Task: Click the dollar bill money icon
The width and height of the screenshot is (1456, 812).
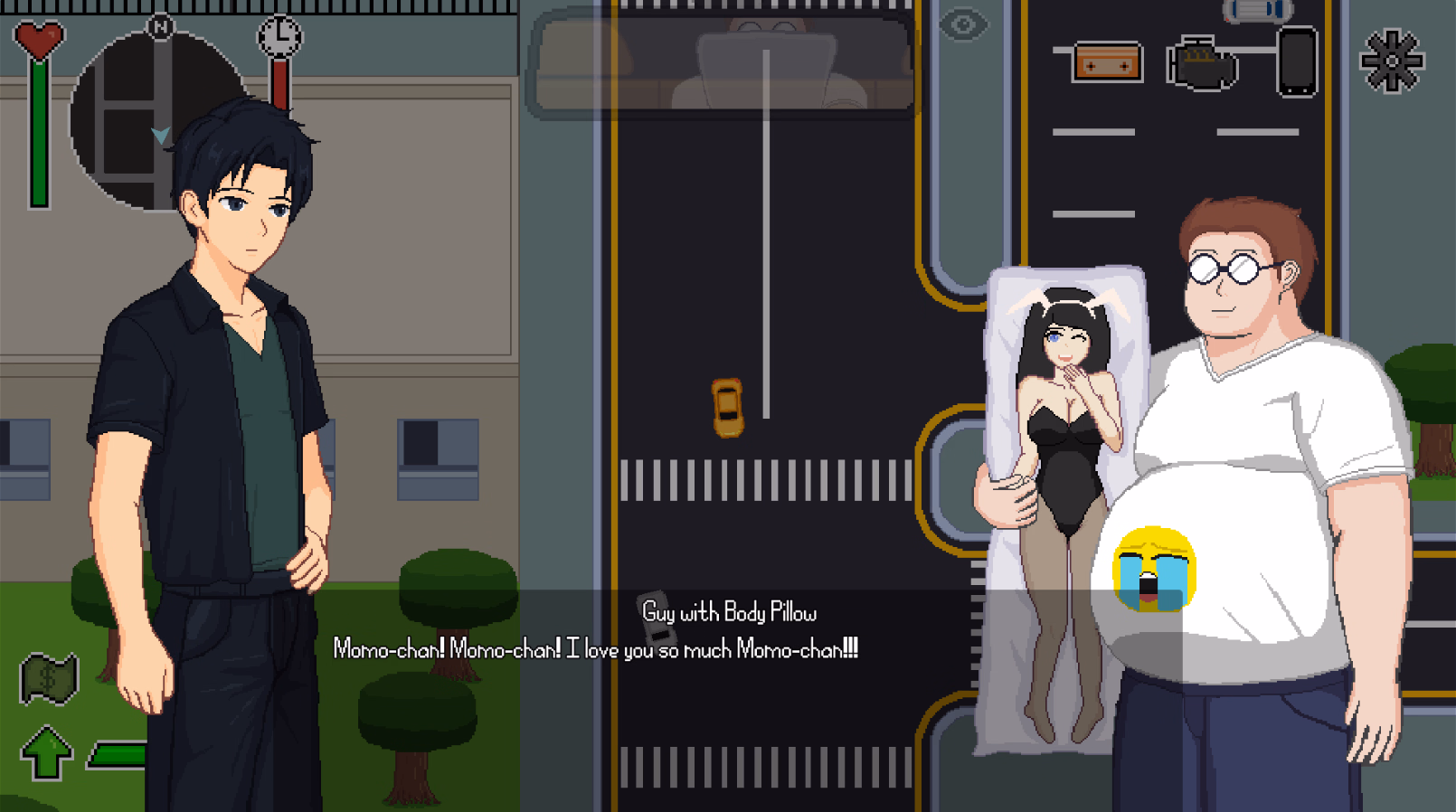Action: pyautogui.click(x=47, y=677)
